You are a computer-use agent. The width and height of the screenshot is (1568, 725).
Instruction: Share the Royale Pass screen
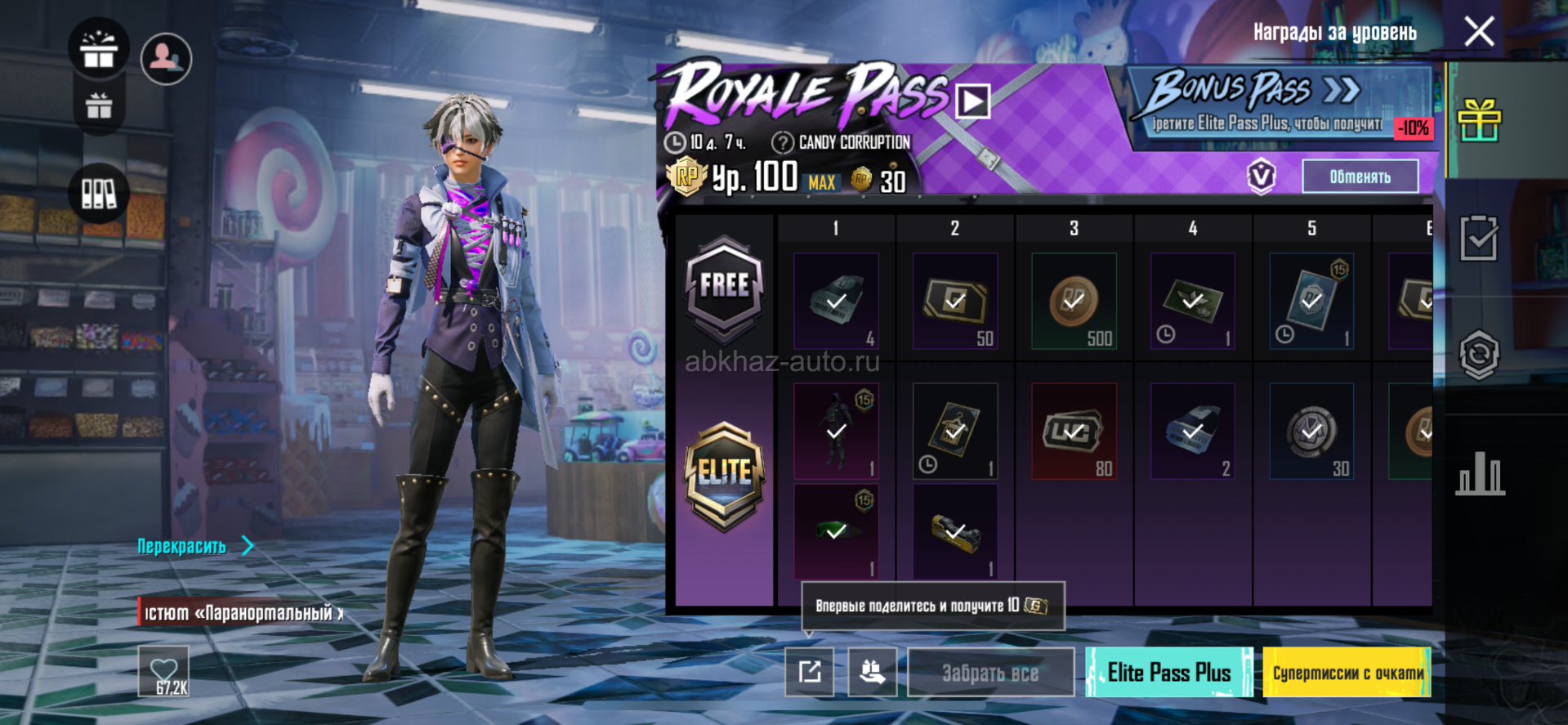[810, 672]
